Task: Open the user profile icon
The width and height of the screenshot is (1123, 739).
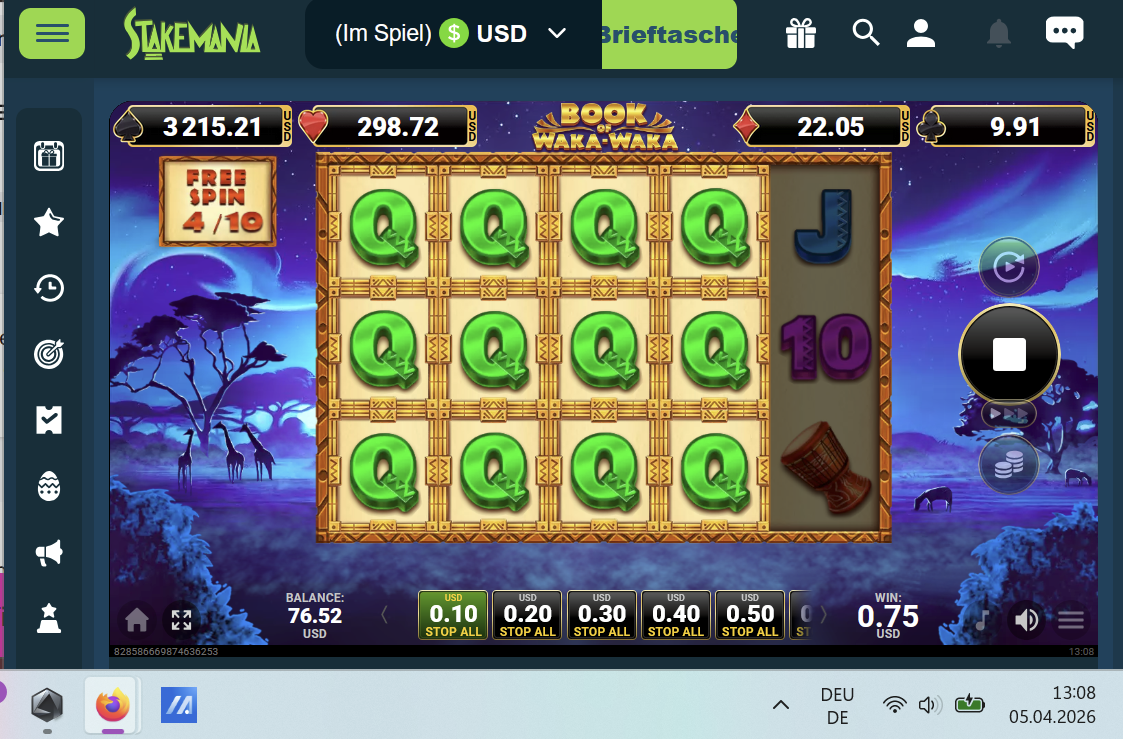Action: [920, 33]
